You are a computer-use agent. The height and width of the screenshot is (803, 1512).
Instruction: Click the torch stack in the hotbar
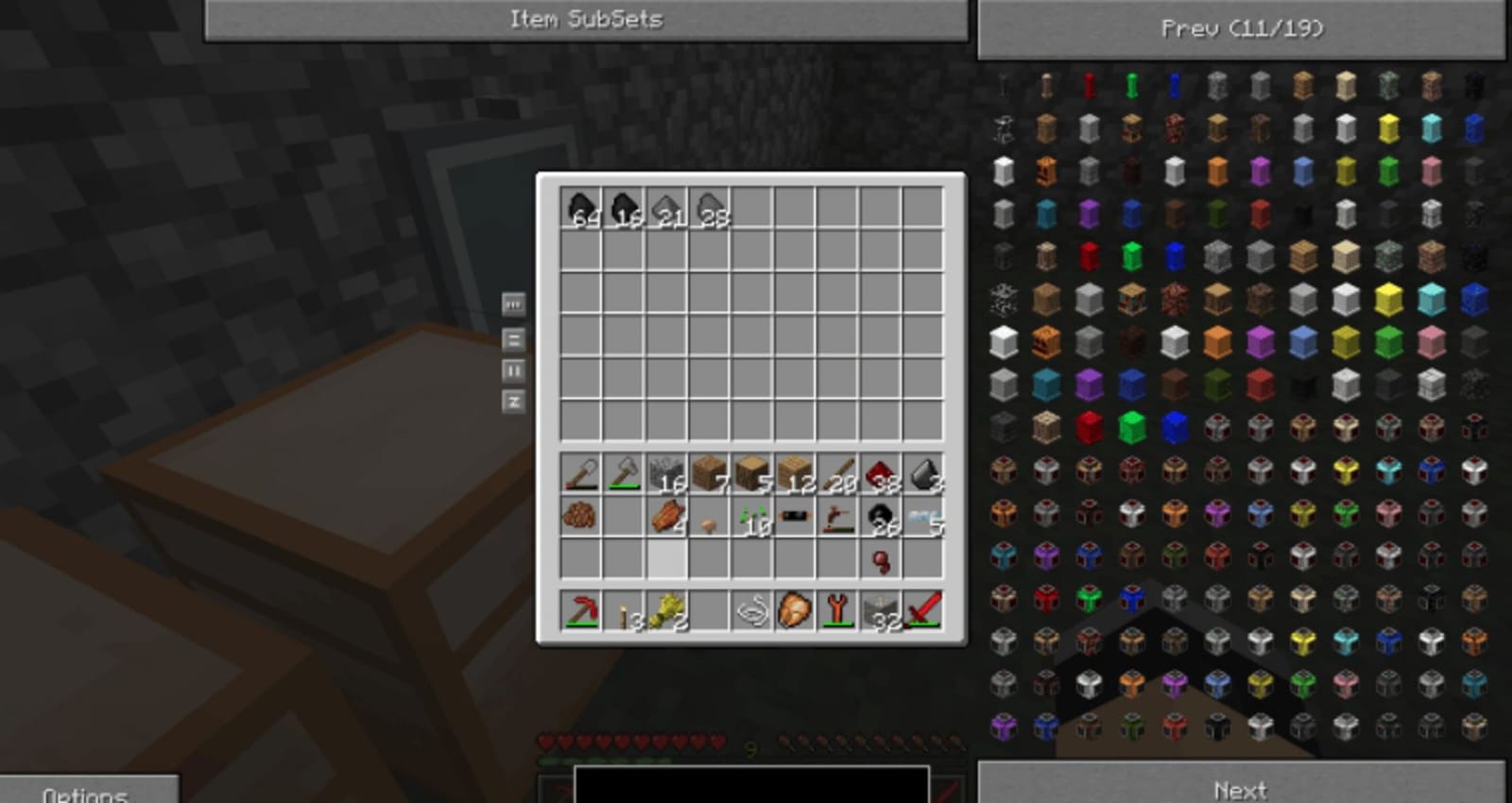point(624,614)
